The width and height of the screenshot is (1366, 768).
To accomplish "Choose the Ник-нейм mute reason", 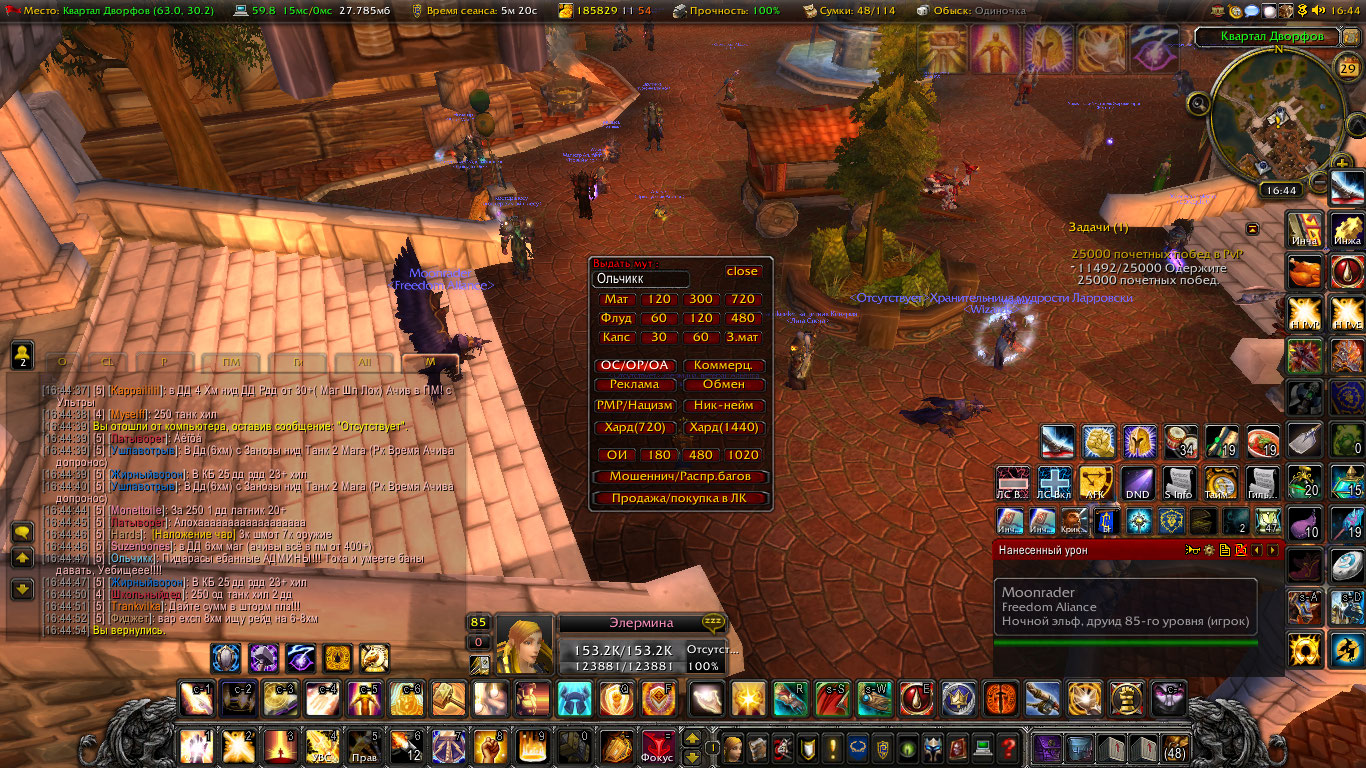I will tap(724, 406).
